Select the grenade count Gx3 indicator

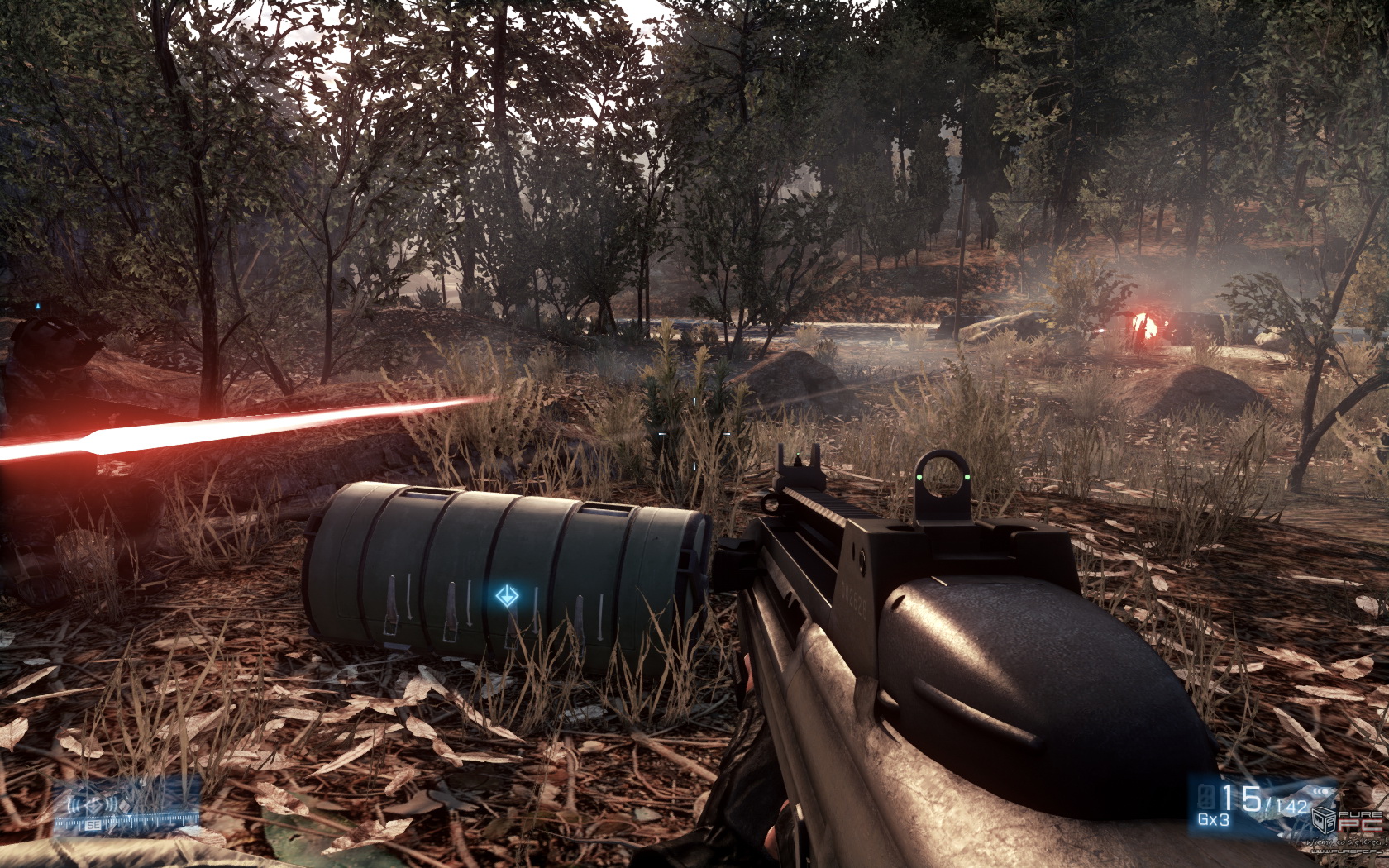coord(1213,820)
